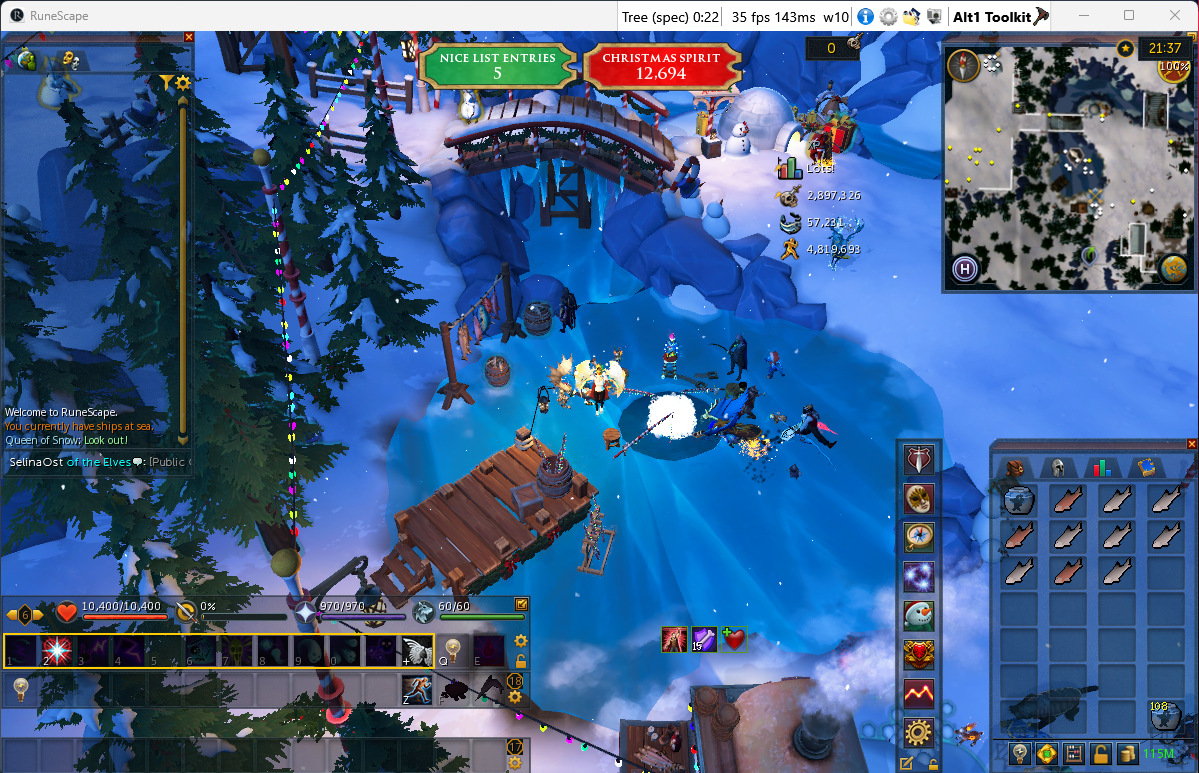Image resolution: width=1199 pixels, height=773 pixels.
Task: Activate the running figure ability on slot Z
Action: tap(416, 689)
